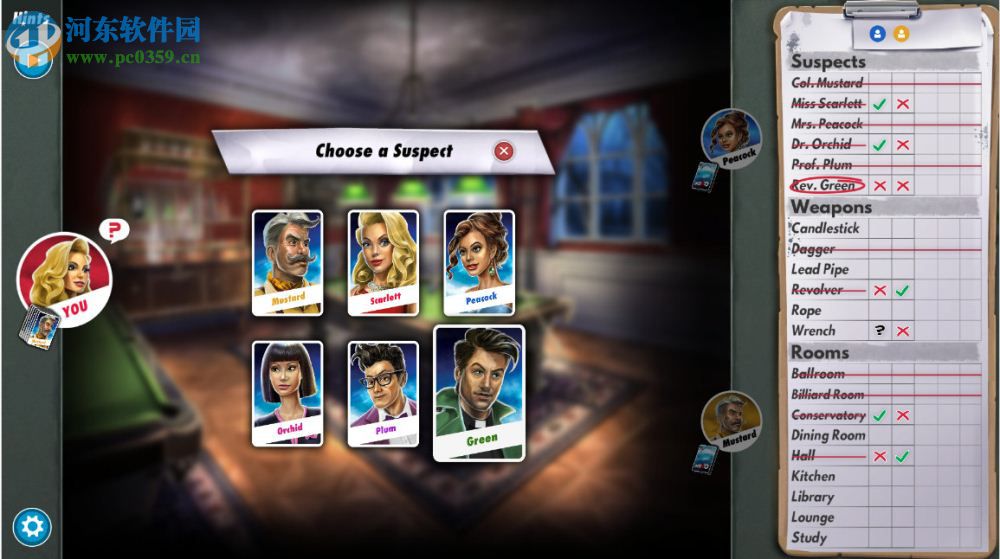
Task: Pick the Peacock suspect card
Action: click(479, 262)
